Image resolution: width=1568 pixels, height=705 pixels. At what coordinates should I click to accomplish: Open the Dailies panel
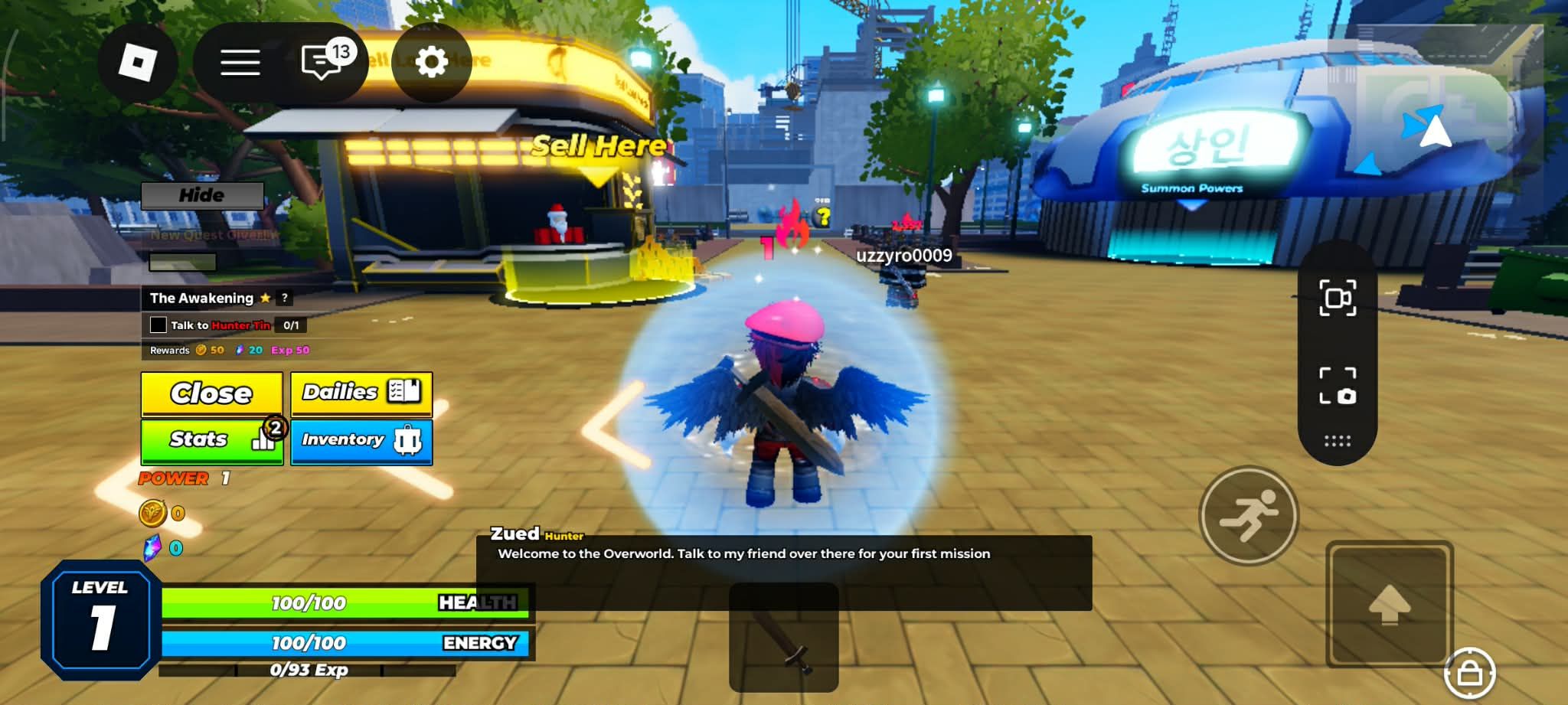[x=361, y=393]
